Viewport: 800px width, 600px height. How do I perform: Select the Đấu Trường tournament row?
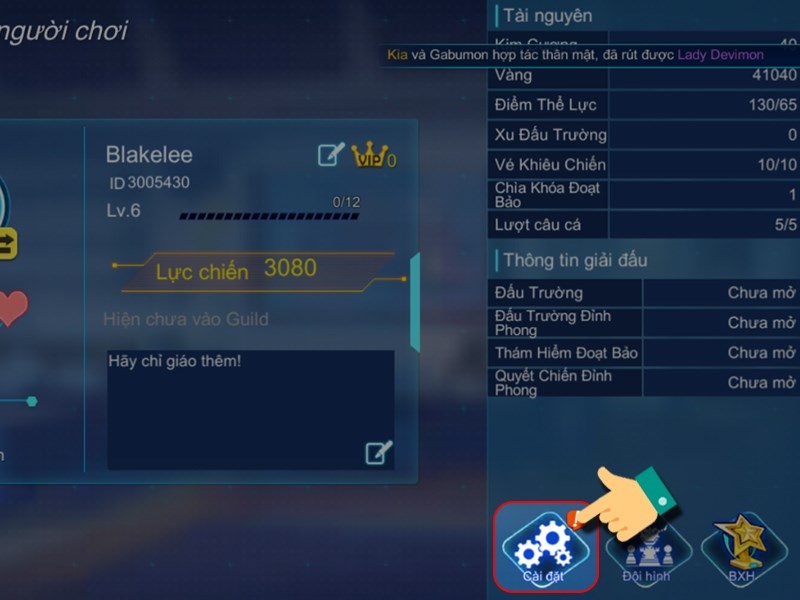pyautogui.click(x=643, y=293)
